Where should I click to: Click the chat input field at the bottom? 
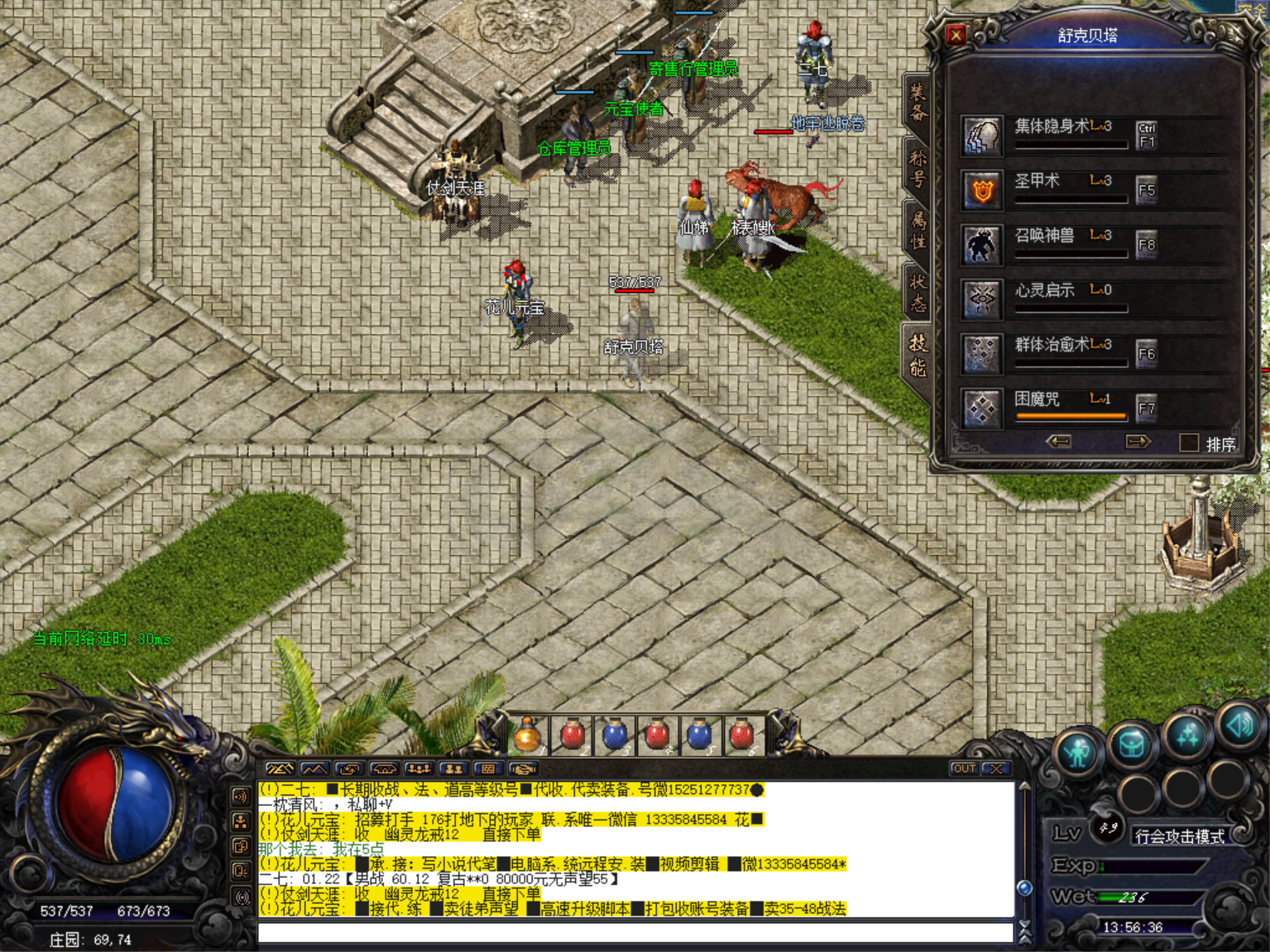point(637,932)
